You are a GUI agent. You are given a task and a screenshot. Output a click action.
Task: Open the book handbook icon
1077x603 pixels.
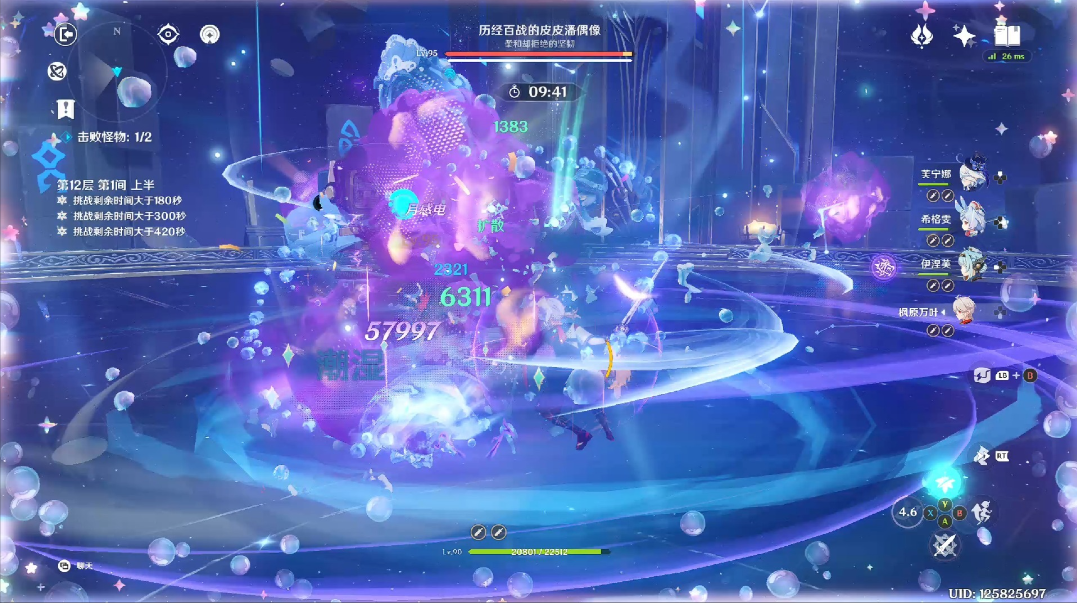click(x=1006, y=36)
